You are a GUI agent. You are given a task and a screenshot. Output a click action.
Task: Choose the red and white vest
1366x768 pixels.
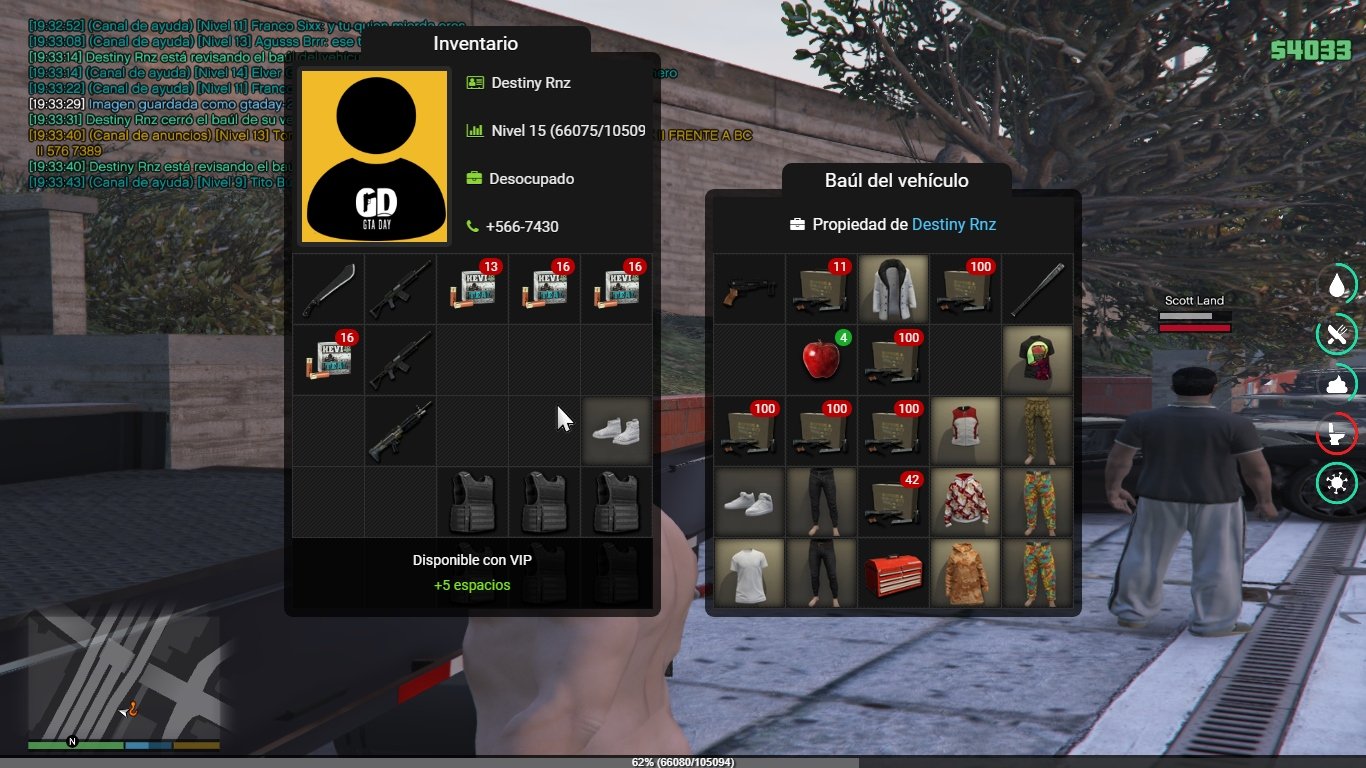pyautogui.click(x=965, y=431)
